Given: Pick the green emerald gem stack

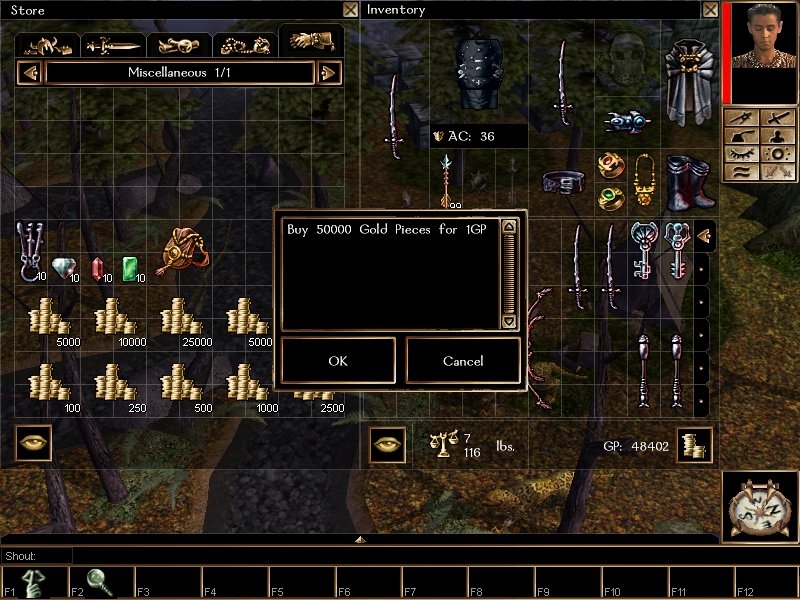Looking at the screenshot, I should pos(131,268).
